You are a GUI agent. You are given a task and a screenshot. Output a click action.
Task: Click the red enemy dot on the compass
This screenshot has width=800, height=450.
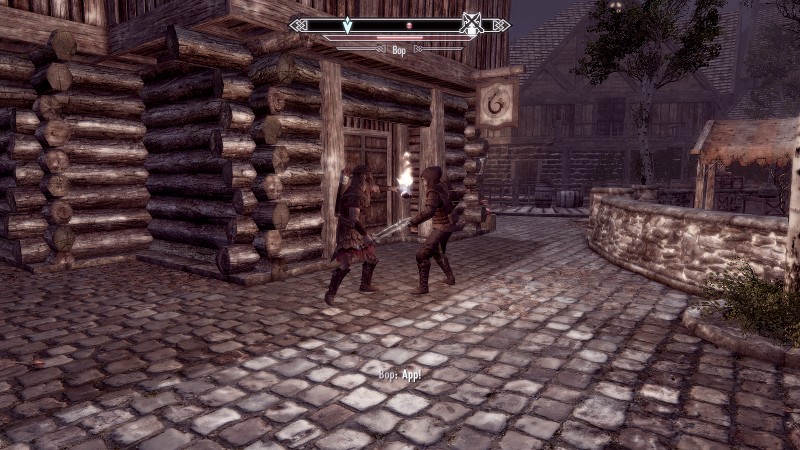click(x=408, y=23)
